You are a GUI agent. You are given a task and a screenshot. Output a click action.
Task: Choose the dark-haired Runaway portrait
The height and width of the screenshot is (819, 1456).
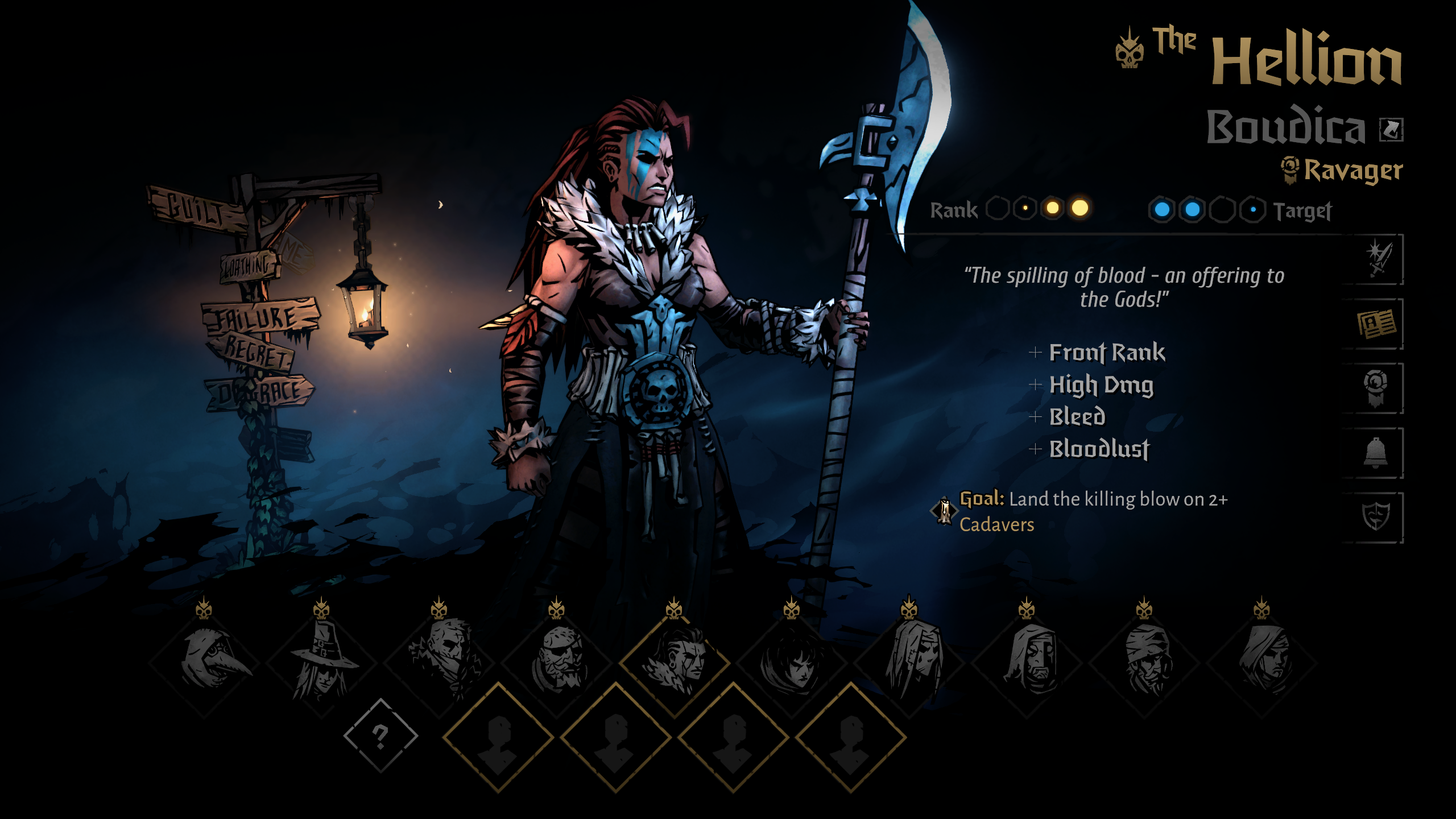[792, 661]
